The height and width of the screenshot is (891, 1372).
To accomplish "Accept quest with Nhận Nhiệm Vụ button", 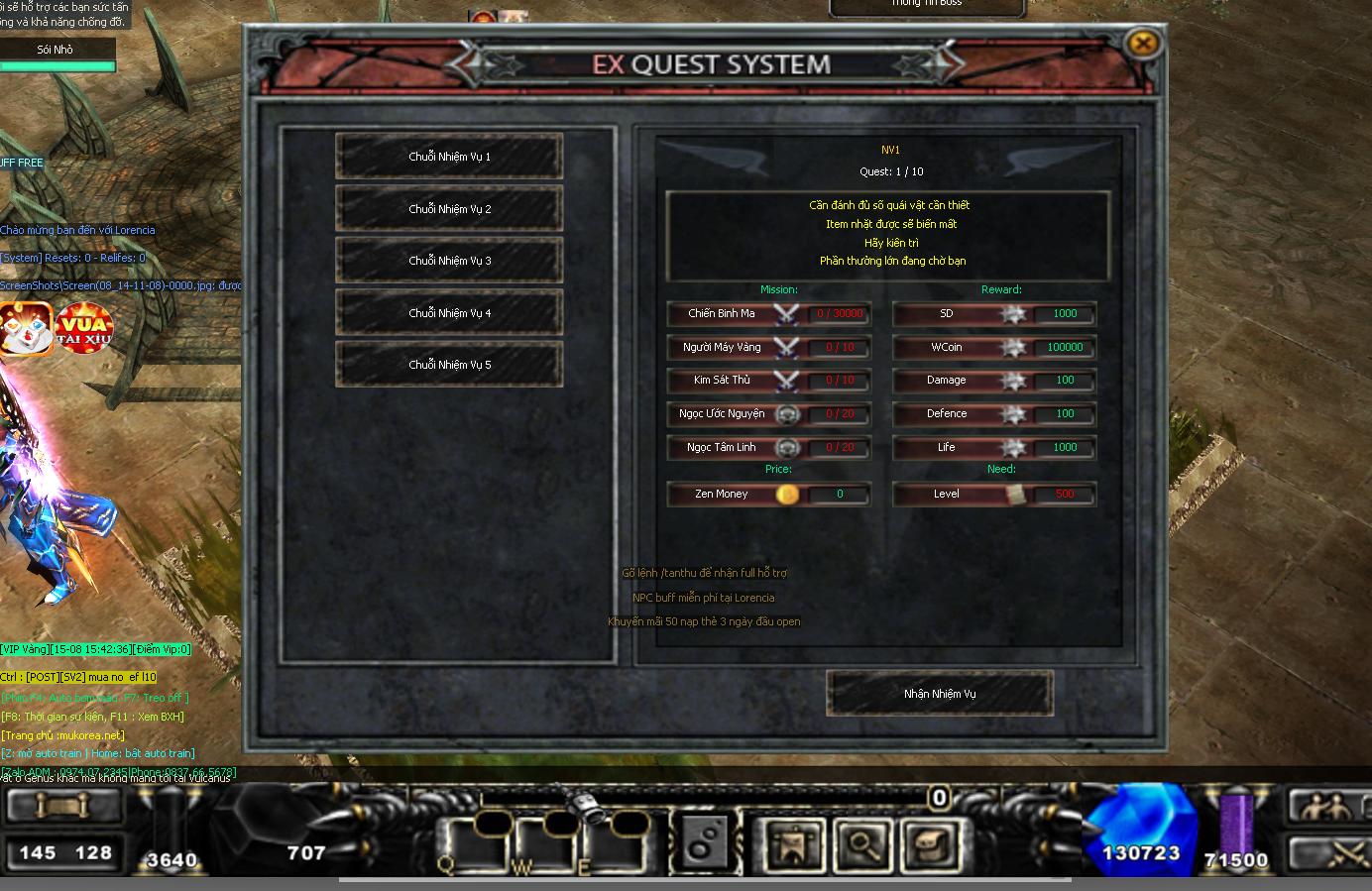I will pyautogui.click(x=939, y=694).
